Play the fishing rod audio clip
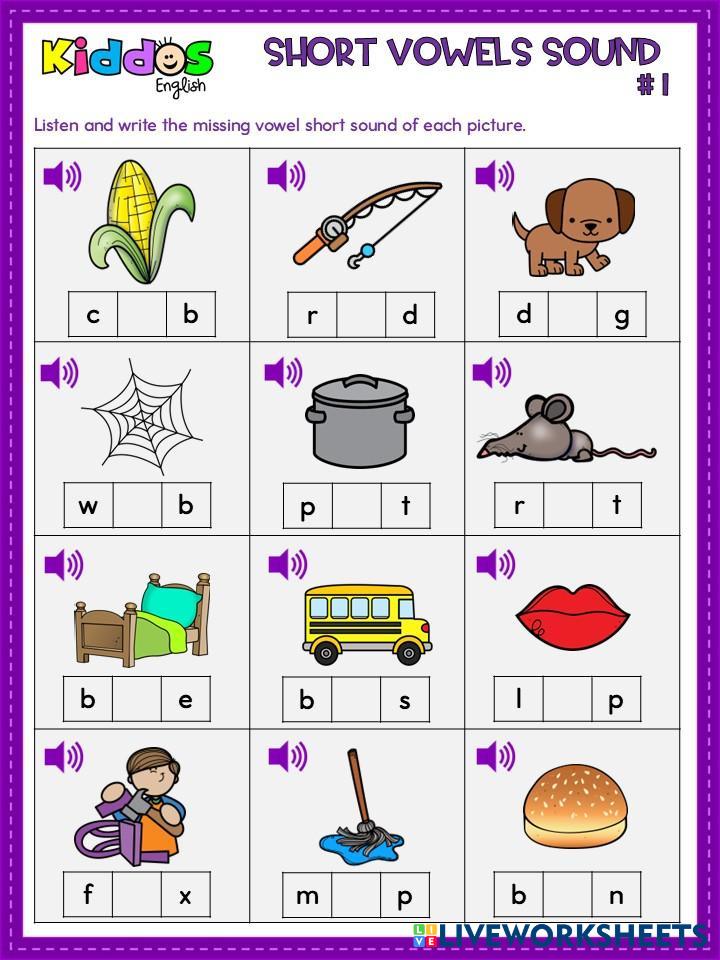720x960 pixels. [x=286, y=177]
